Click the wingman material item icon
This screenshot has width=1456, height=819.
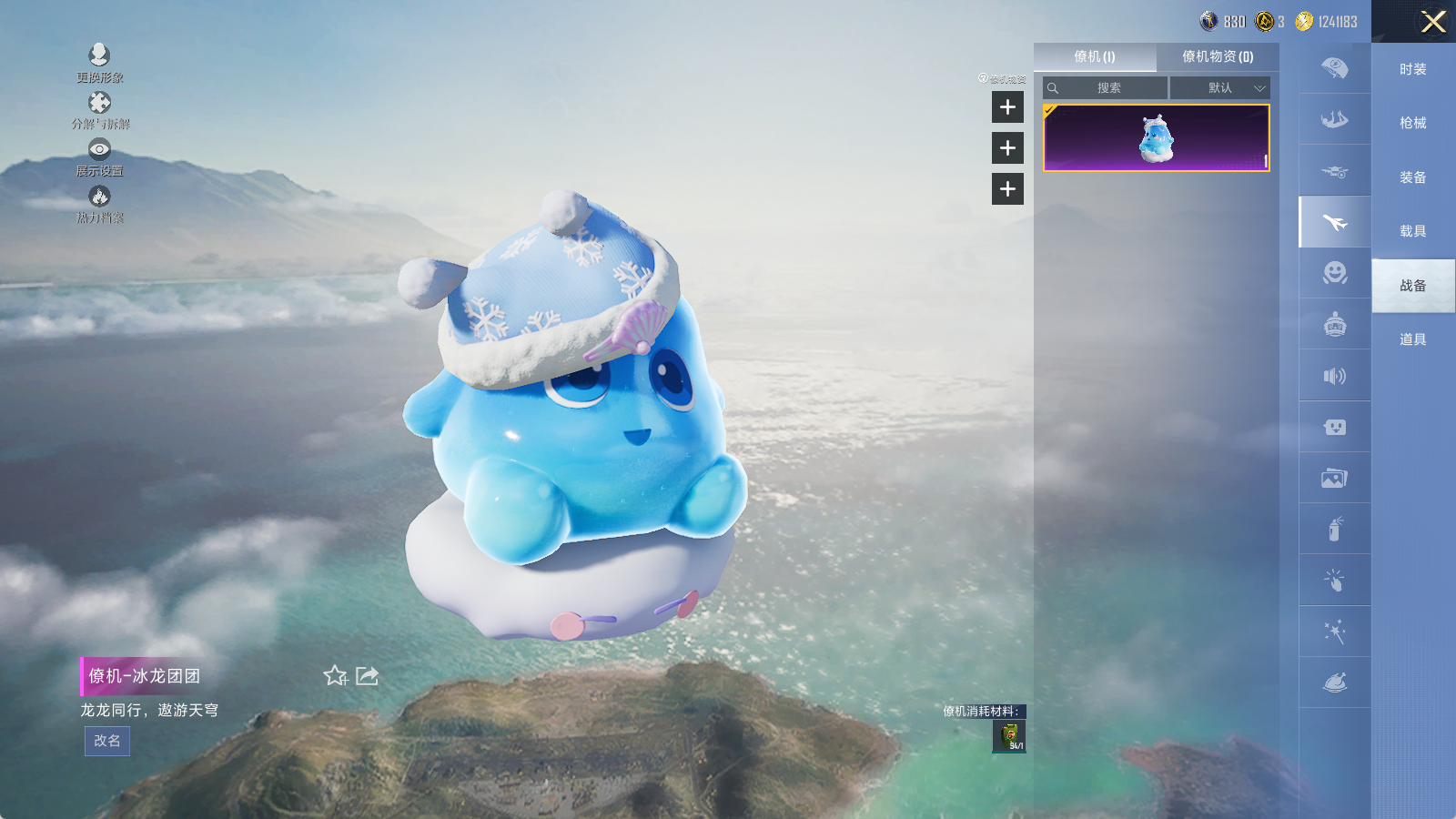[x=1008, y=736]
